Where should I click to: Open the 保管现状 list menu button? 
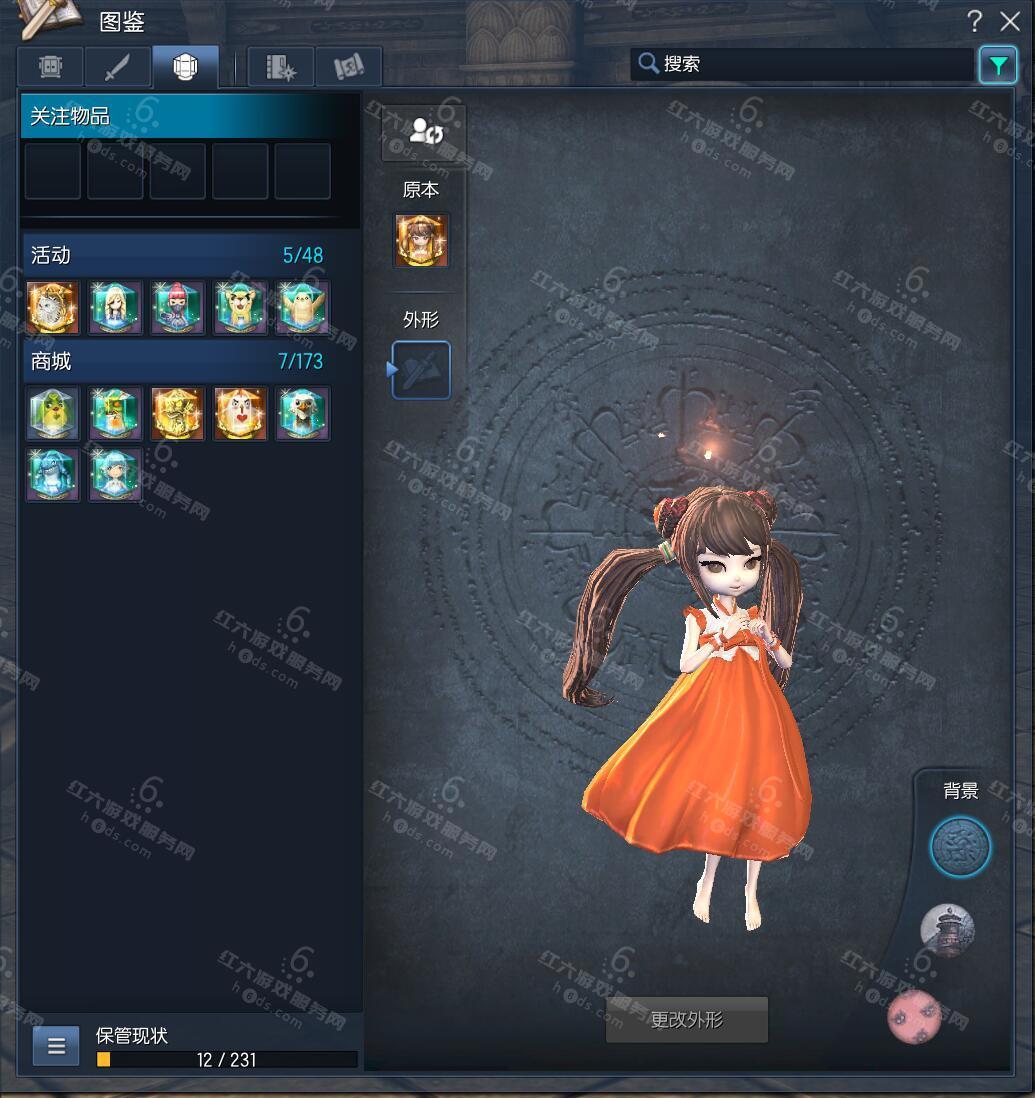tap(56, 1046)
